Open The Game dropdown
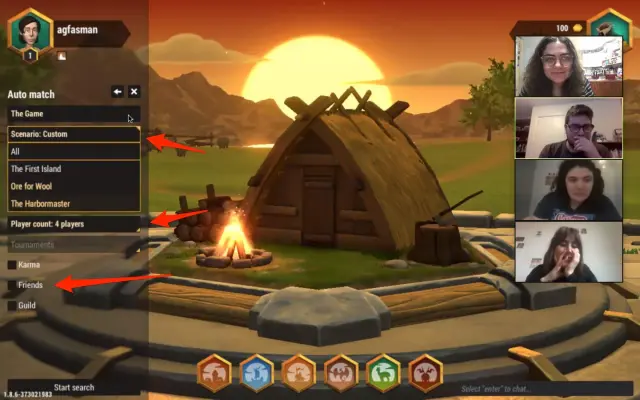 coord(73,114)
